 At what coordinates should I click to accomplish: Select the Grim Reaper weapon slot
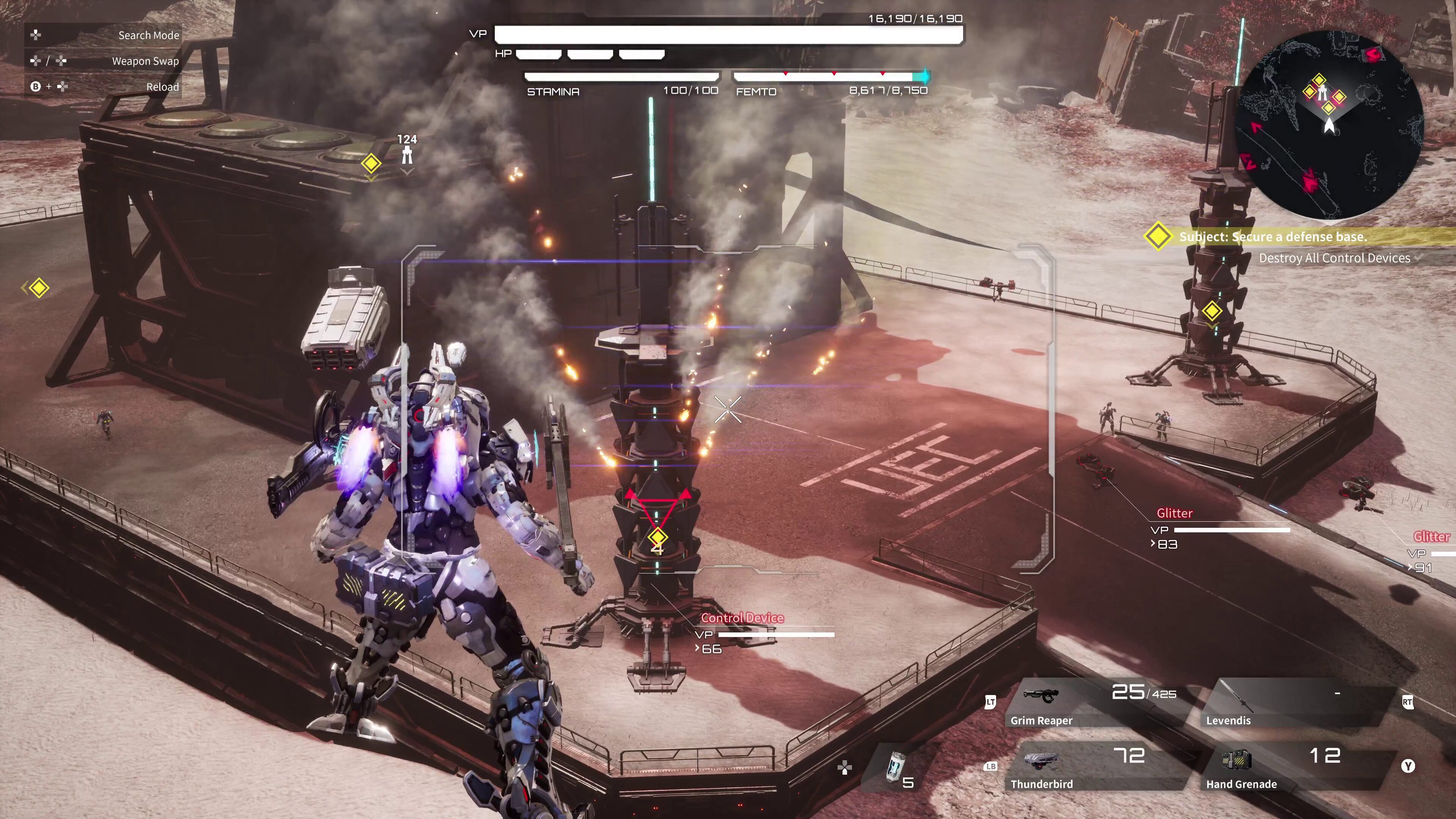[1094, 704]
